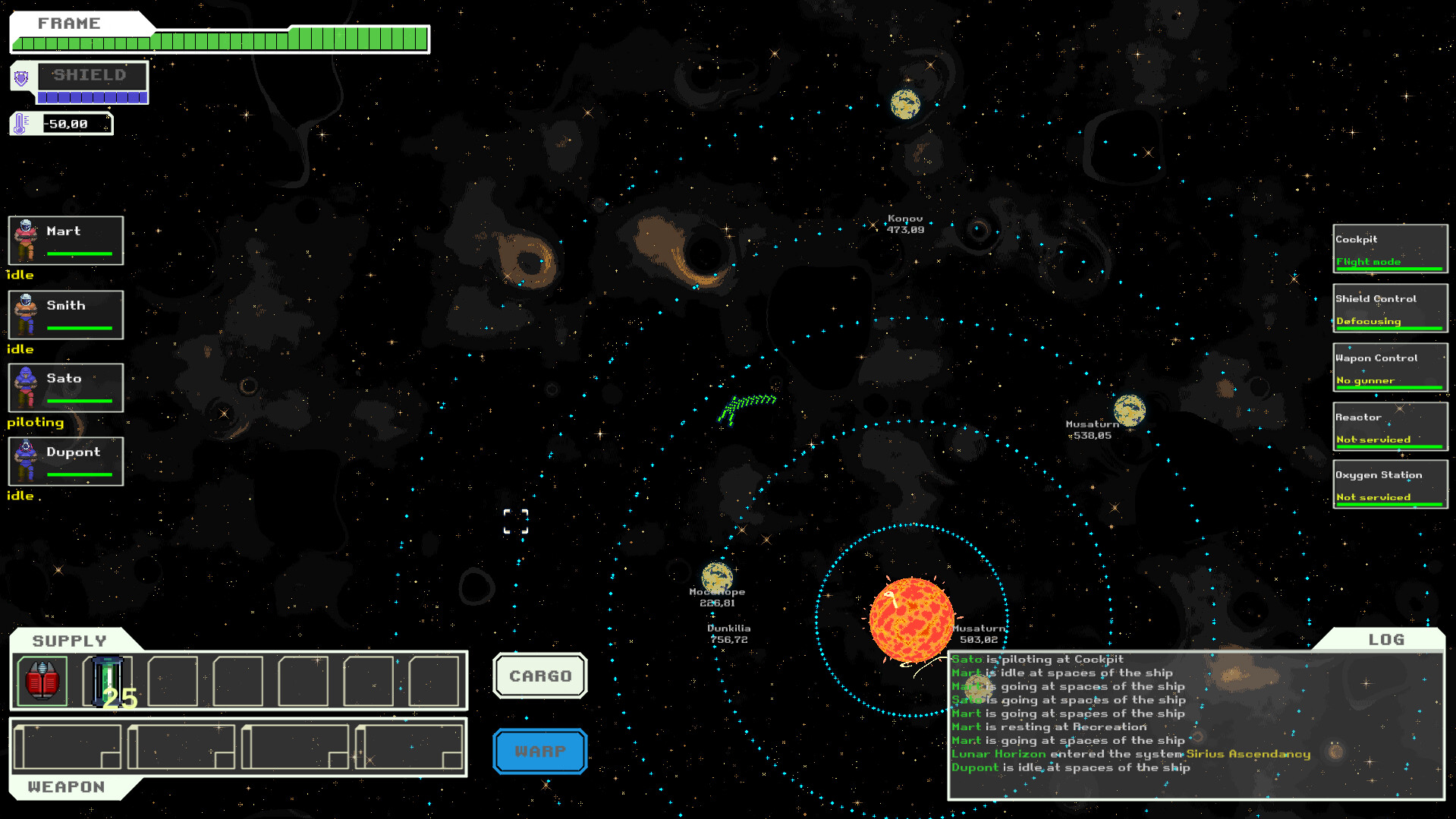
Task: Expand the Log panel header
Action: [x=1385, y=640]
